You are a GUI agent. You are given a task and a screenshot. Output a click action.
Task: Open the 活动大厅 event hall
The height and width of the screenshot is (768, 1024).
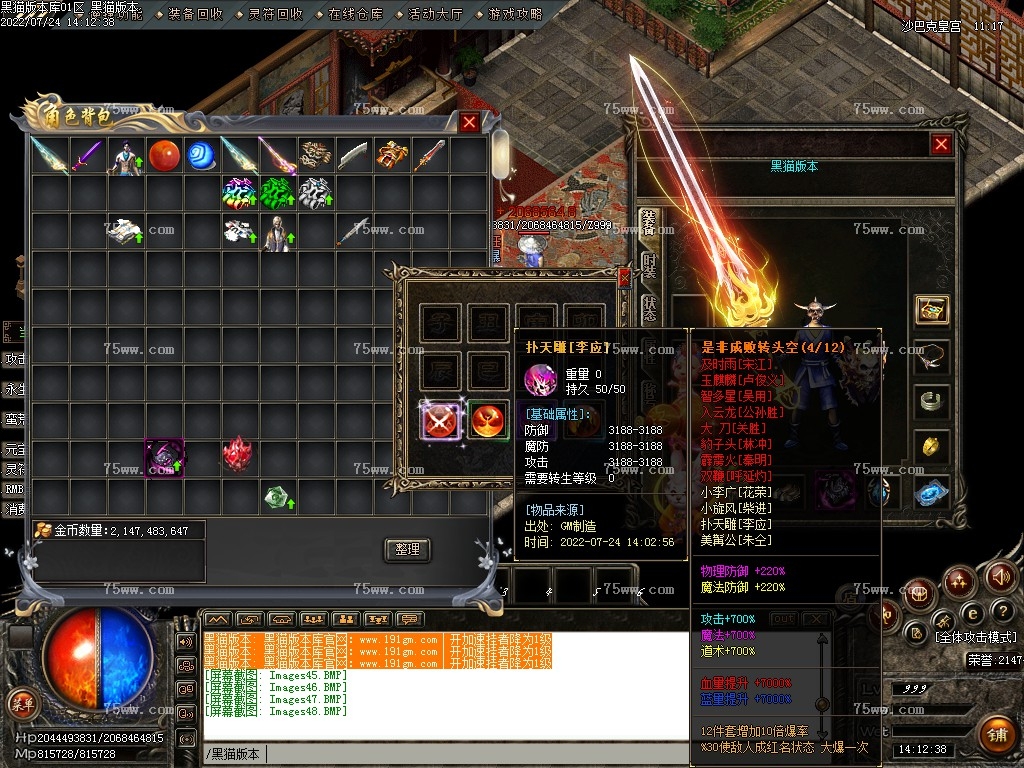pos(435,14)
